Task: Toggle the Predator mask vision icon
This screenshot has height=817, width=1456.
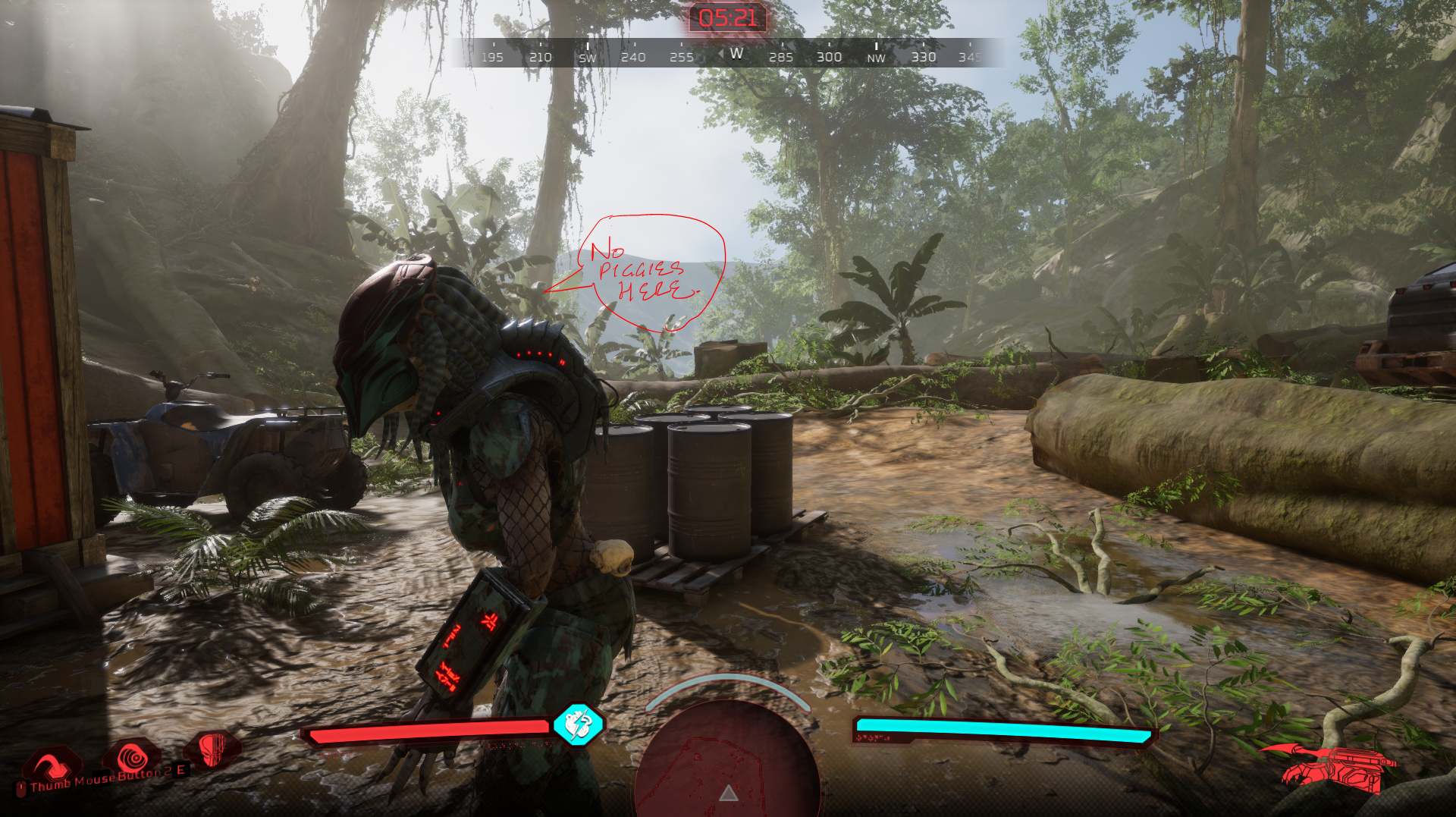Action: 213,749
